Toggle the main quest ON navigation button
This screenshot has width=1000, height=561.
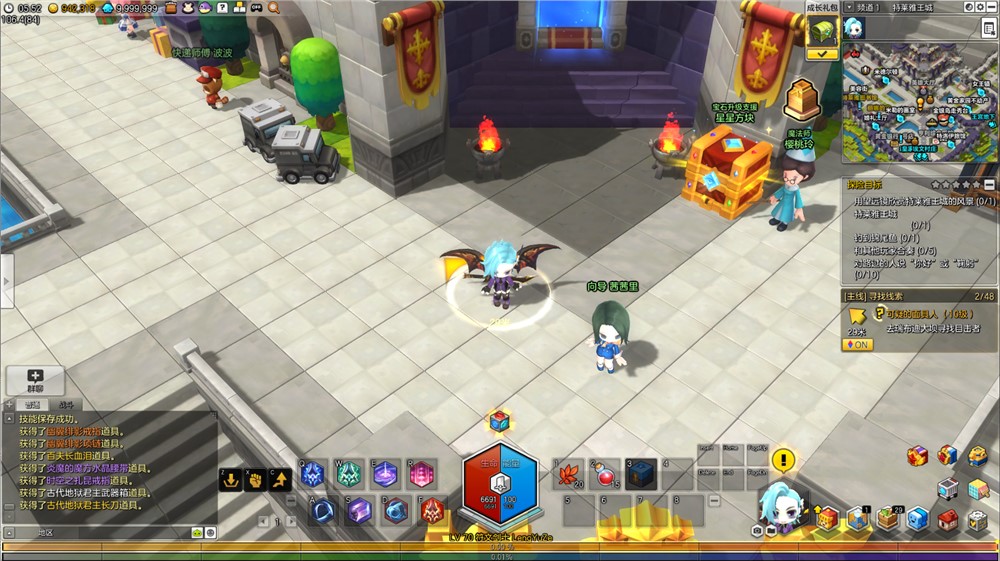point(857,345)
